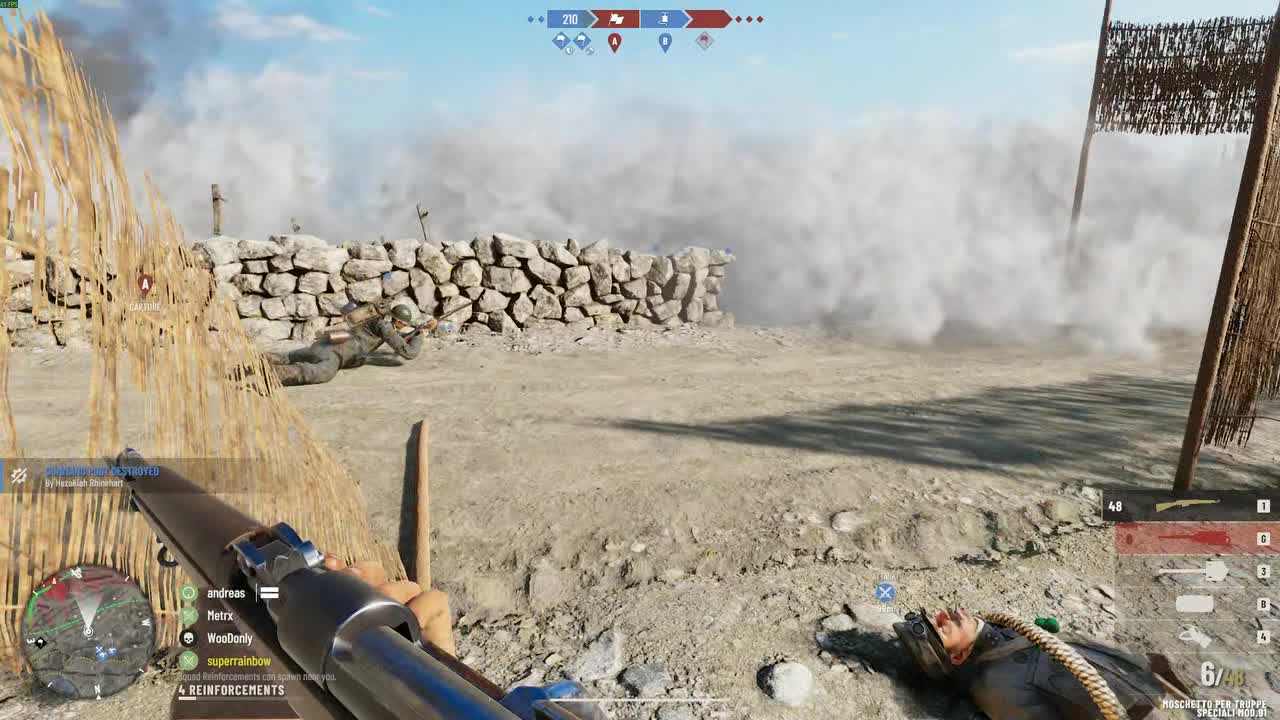This screenshot has height=720, width=1280.
Task: Click capture point B marker
Action: pyautogui.click(x=664, y=42)
